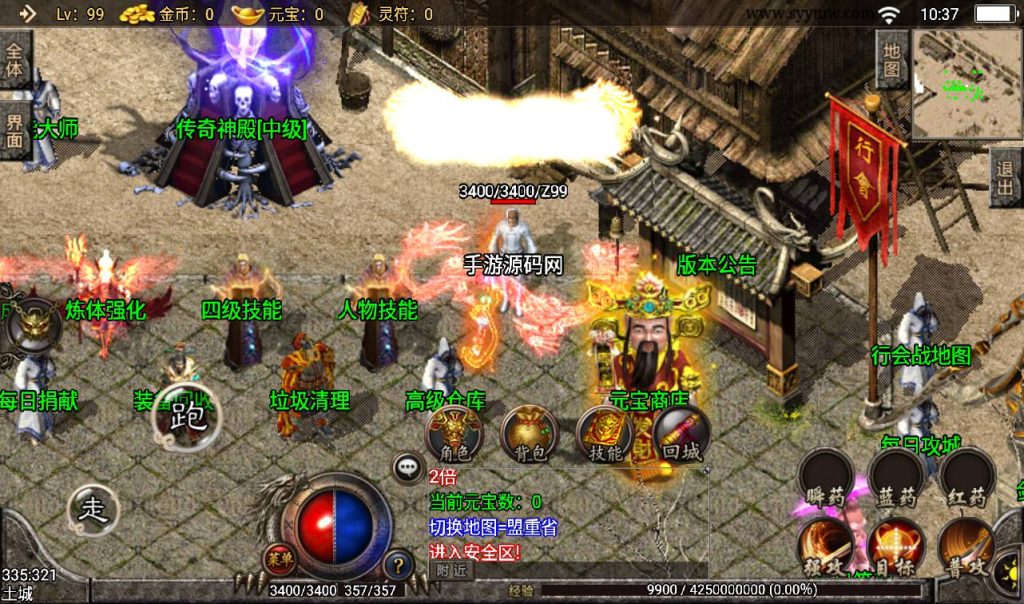Use the 红药 health potion slot
Screen dimensions: 1024x604
tap(967, 481)
